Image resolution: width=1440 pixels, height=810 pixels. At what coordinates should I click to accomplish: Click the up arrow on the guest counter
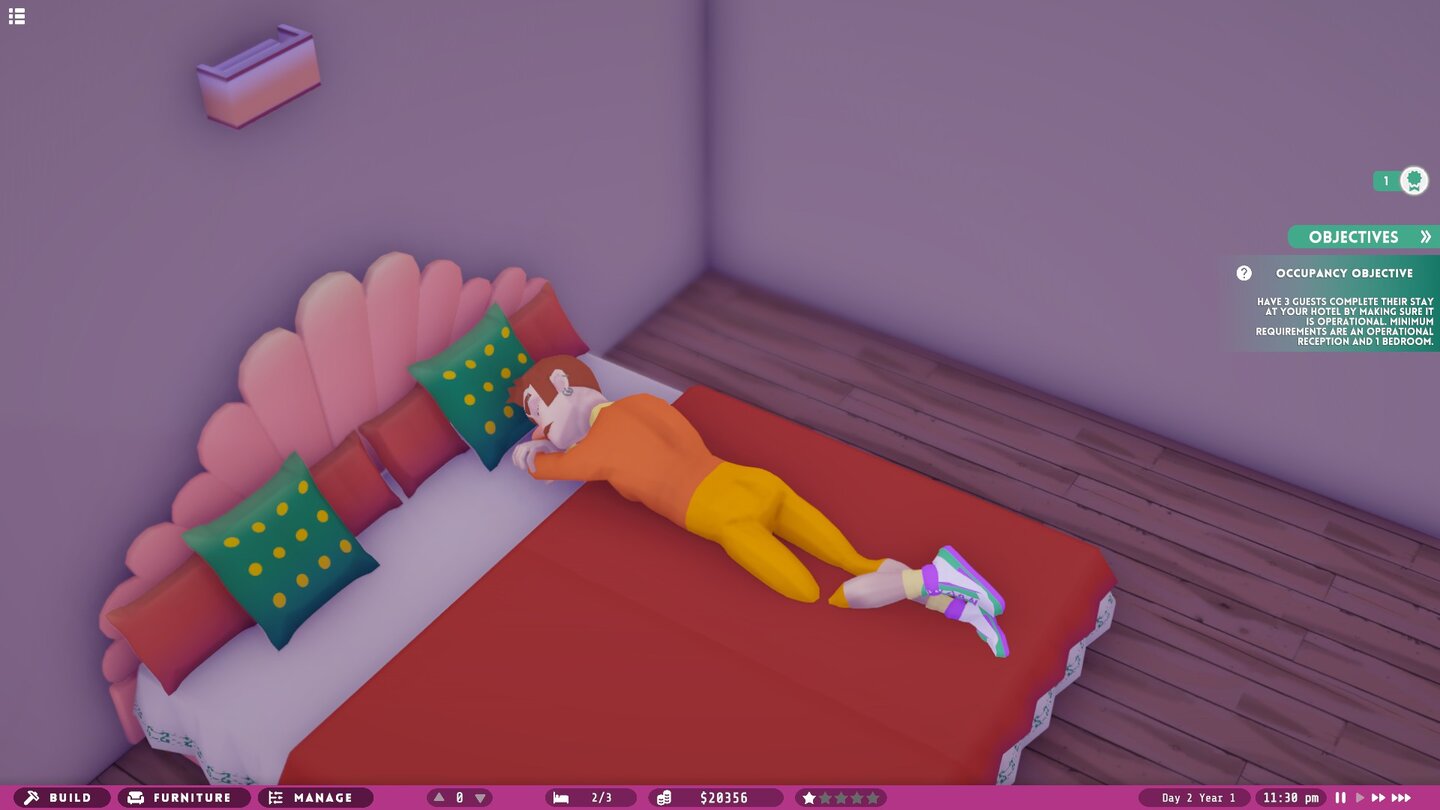coord(437,797)
